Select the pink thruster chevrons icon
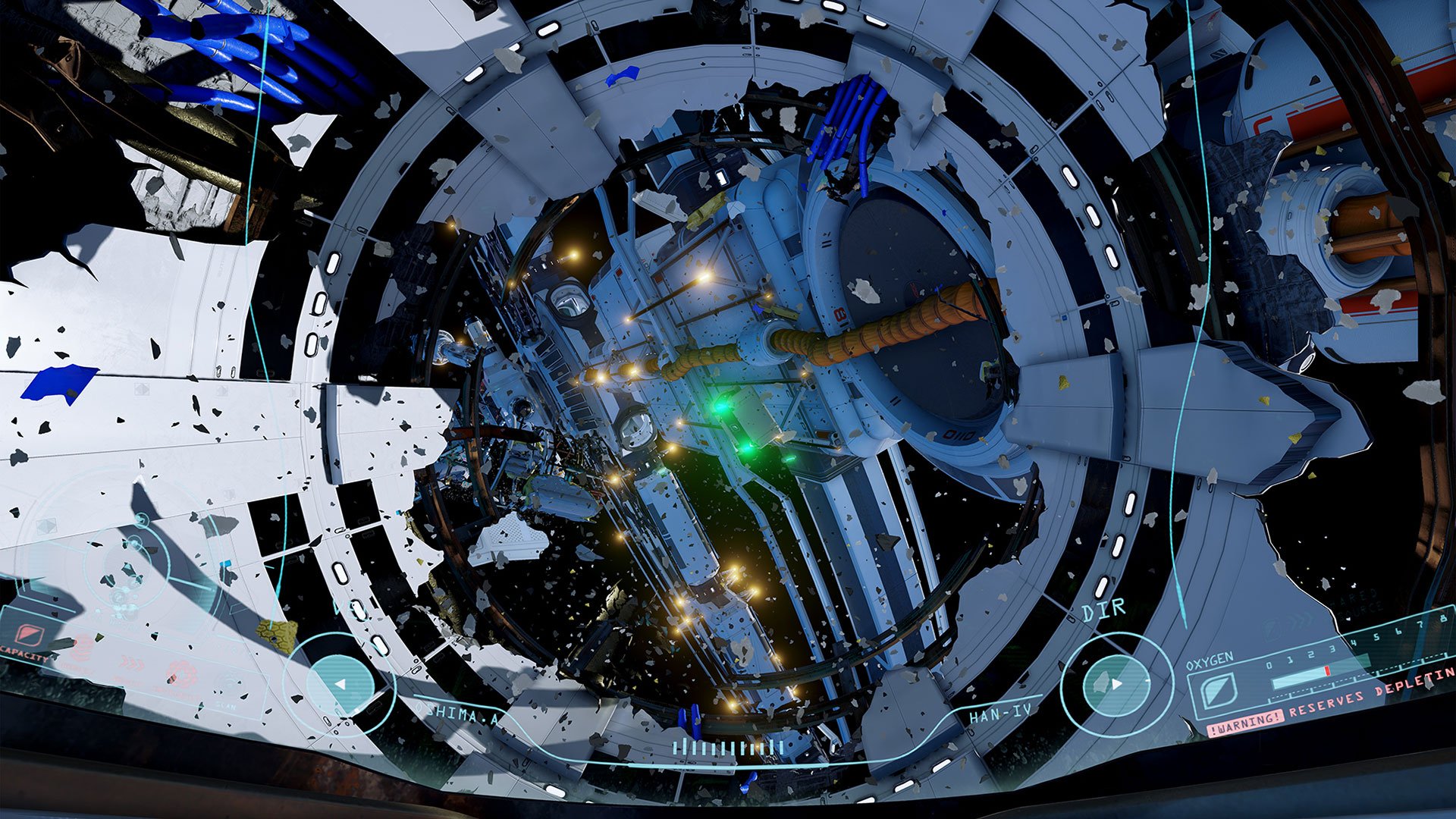 click(133, 663)
